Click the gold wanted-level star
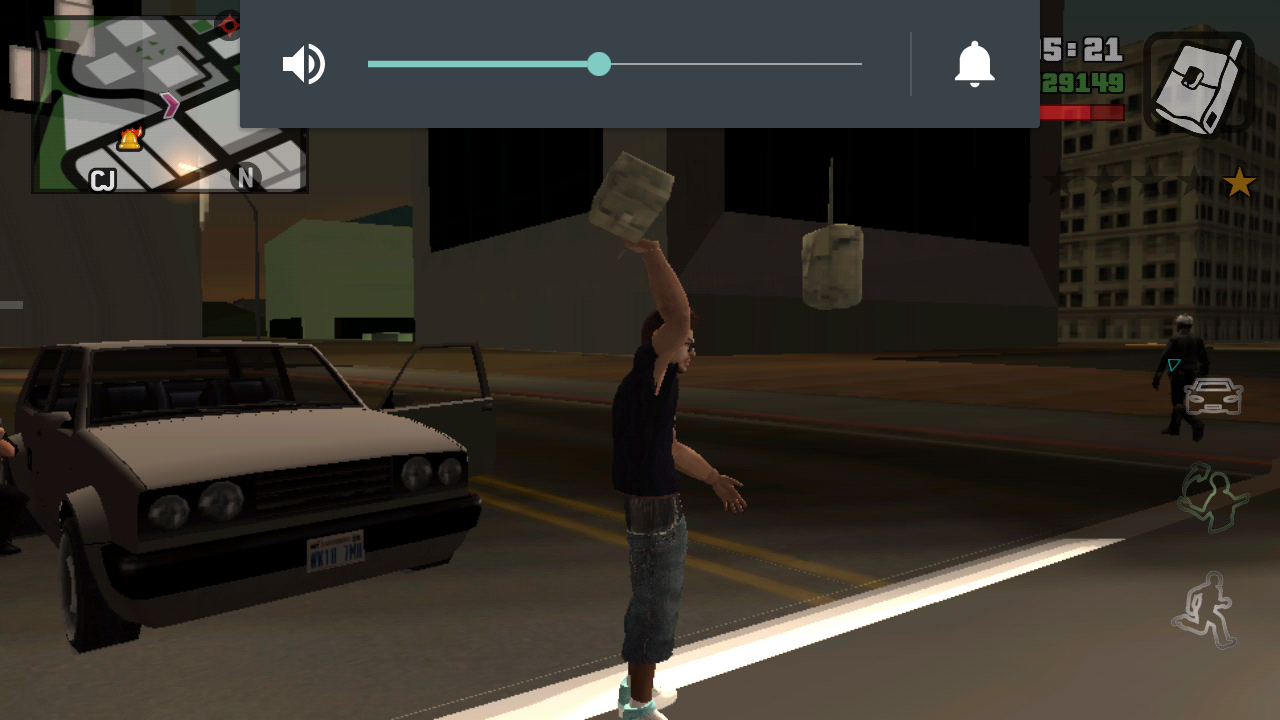The image size is (1280, 720). (x=1240, y=181)
